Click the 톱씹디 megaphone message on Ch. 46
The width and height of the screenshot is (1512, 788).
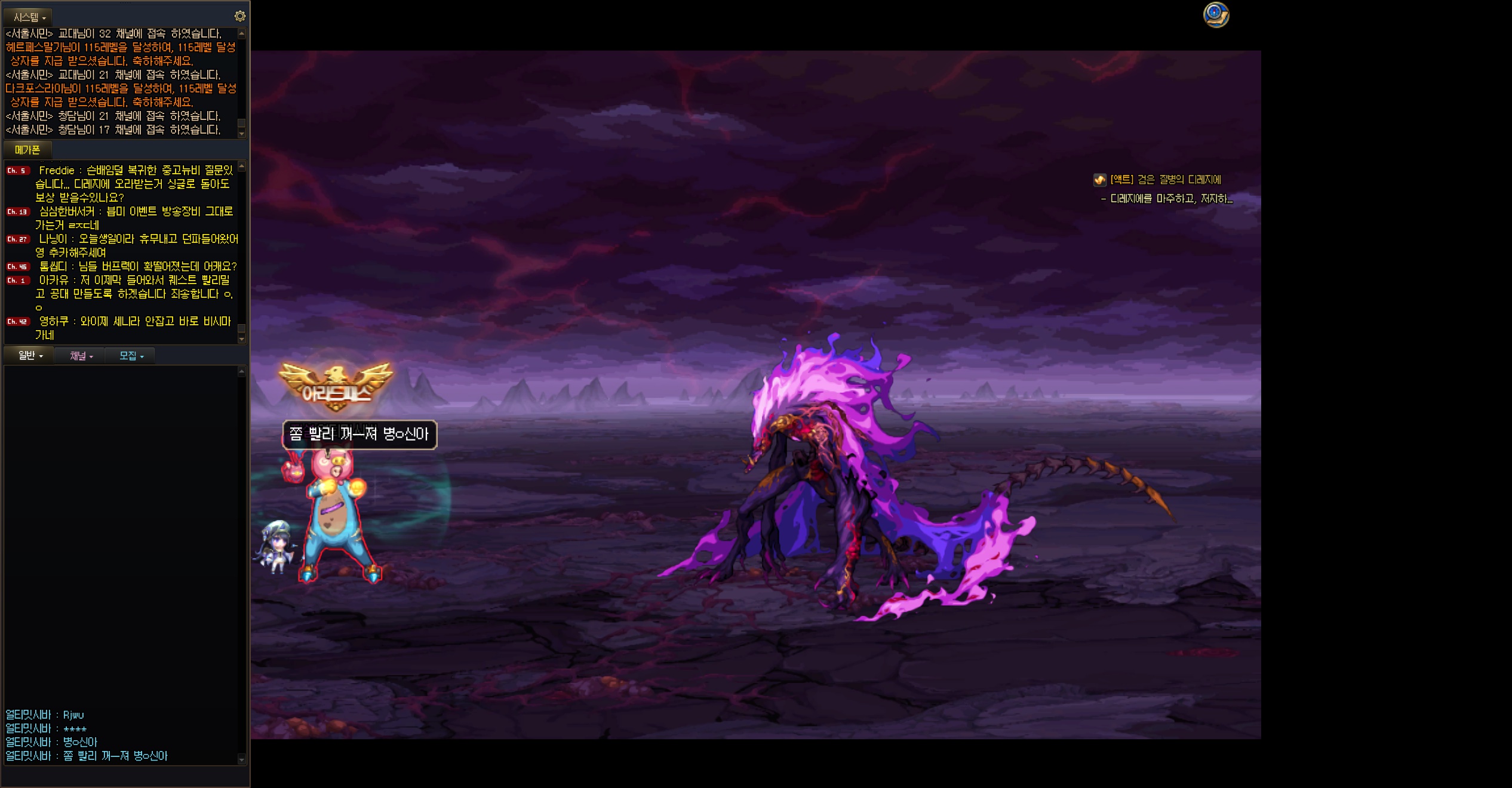point(137,266)
